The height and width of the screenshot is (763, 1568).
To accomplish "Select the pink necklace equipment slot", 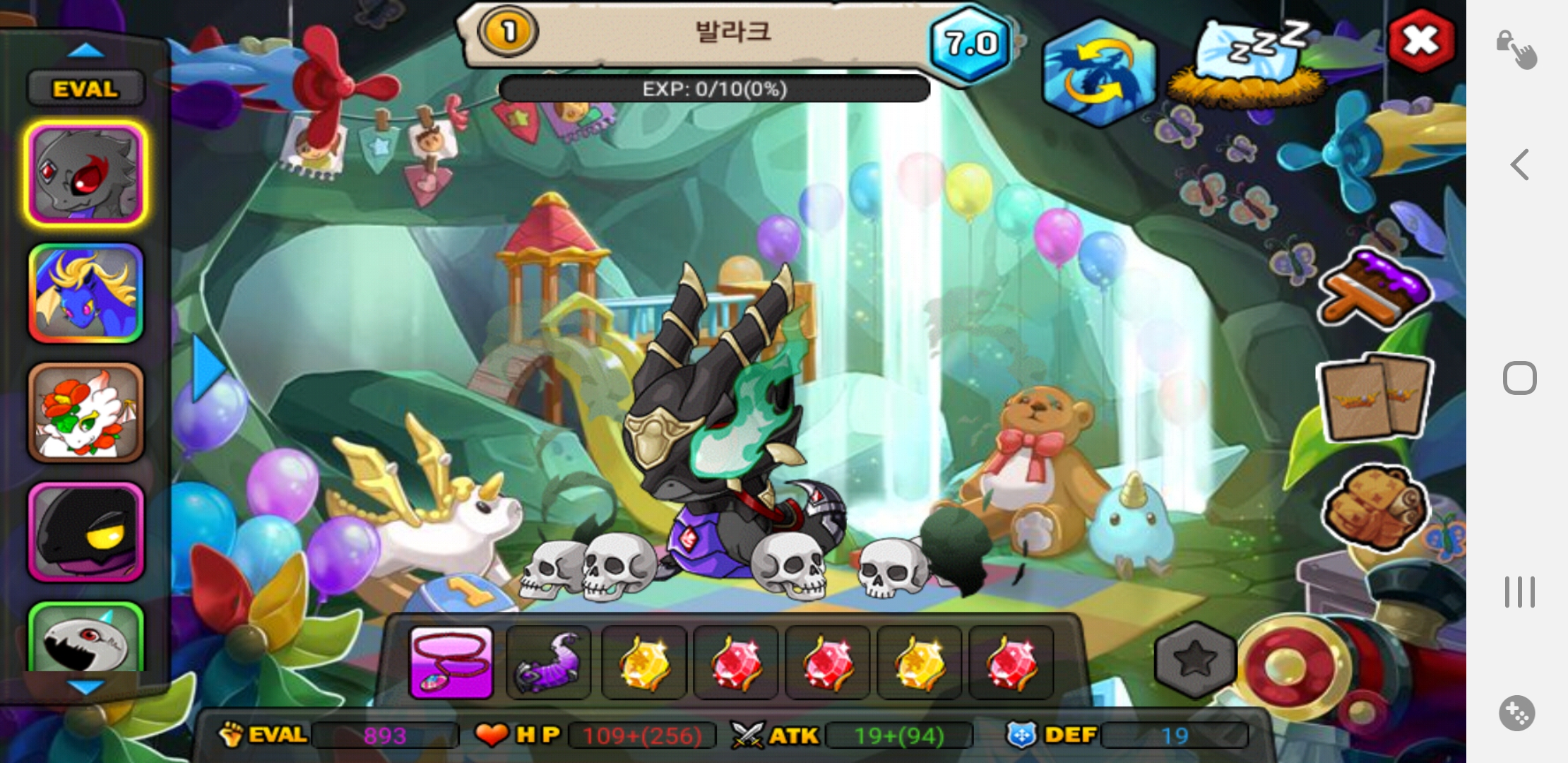I will click(451, 662).
